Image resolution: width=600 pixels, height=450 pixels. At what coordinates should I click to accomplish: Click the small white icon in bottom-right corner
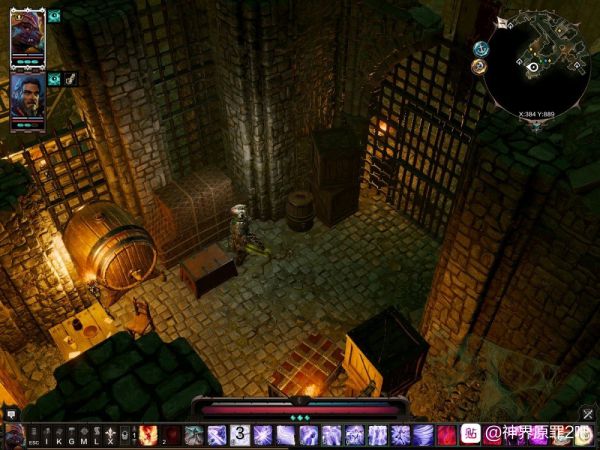point(590,415)
